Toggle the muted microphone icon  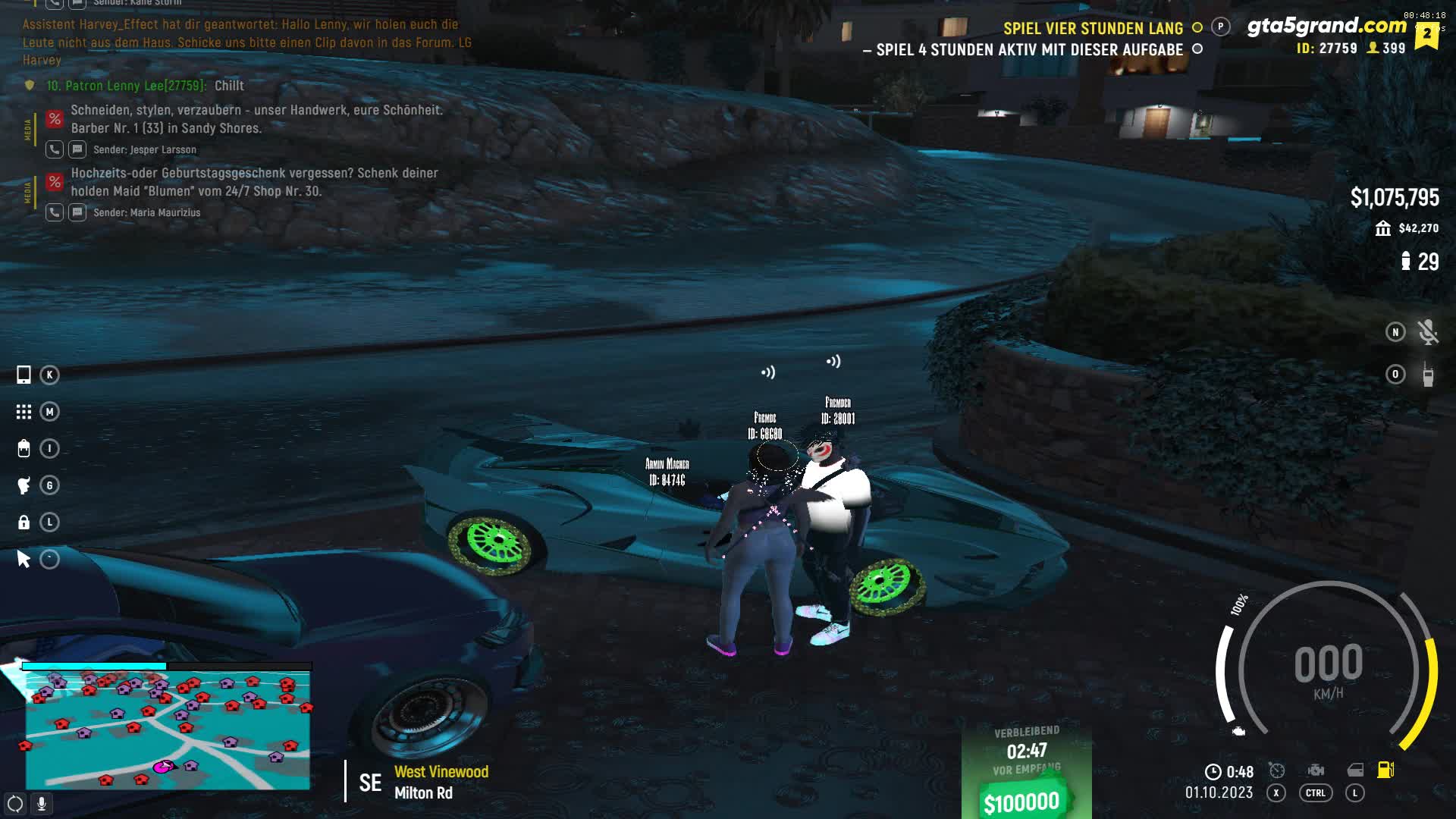pos(1427,332)
